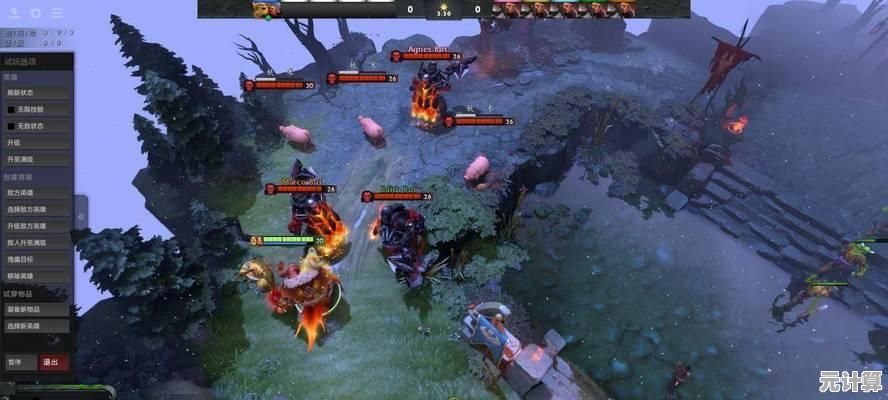Image resolution: width=888 pixels, height=400 pixels.
Task: Click the 暂停 pause button
Action: click(18, 362)
